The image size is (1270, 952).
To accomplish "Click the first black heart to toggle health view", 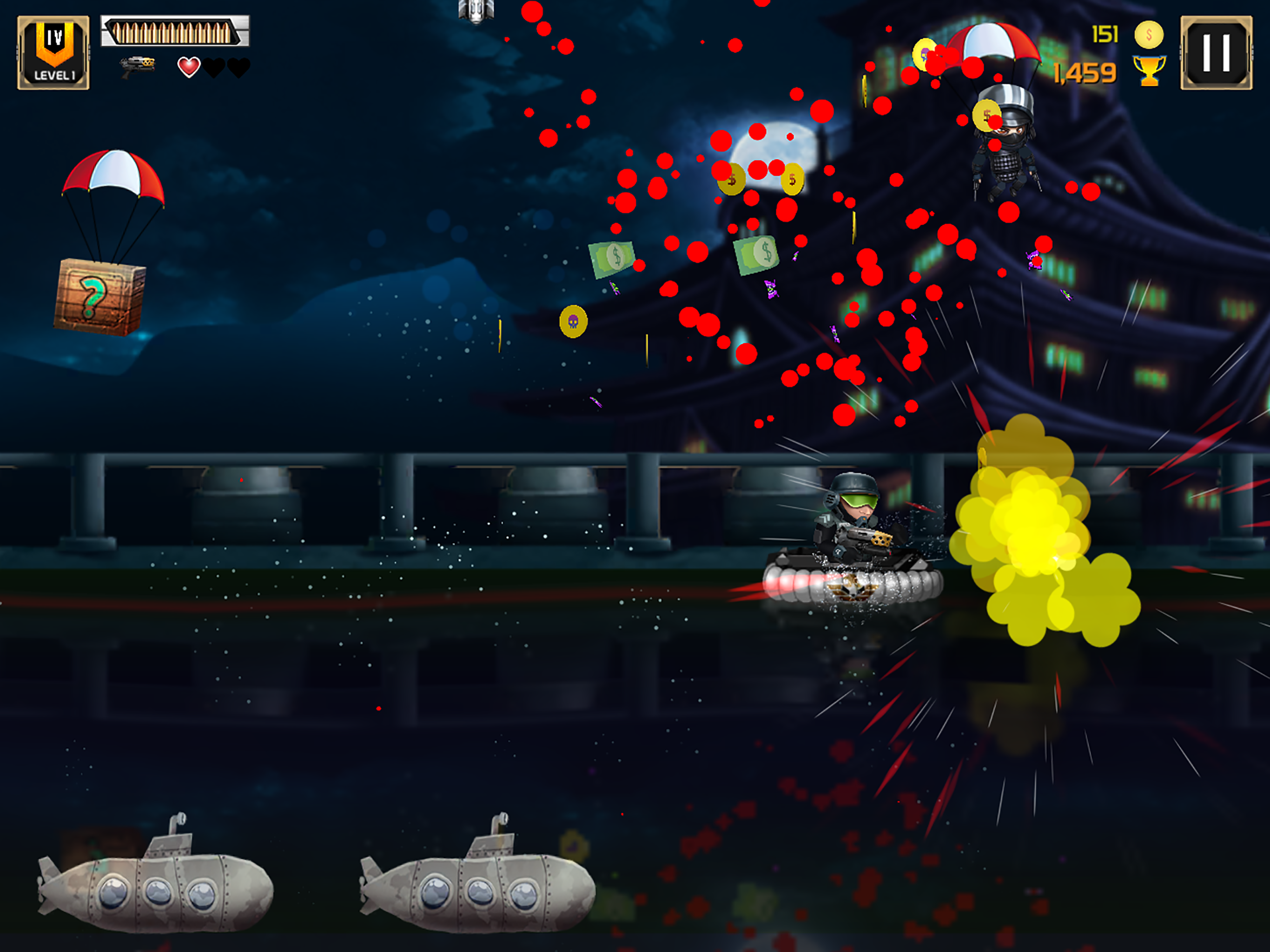I will [213, 66].
